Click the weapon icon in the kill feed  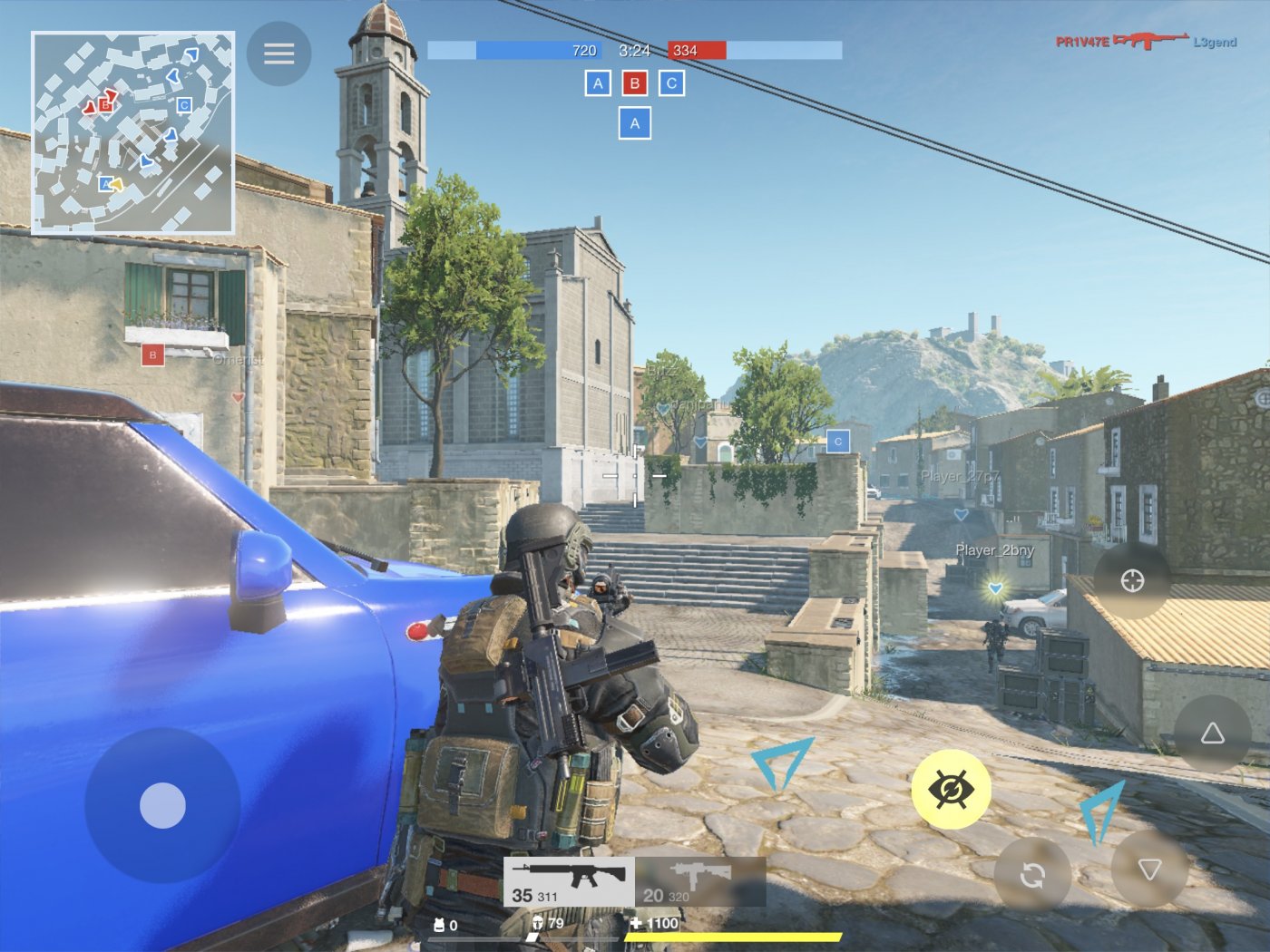tap(1149, 41)
